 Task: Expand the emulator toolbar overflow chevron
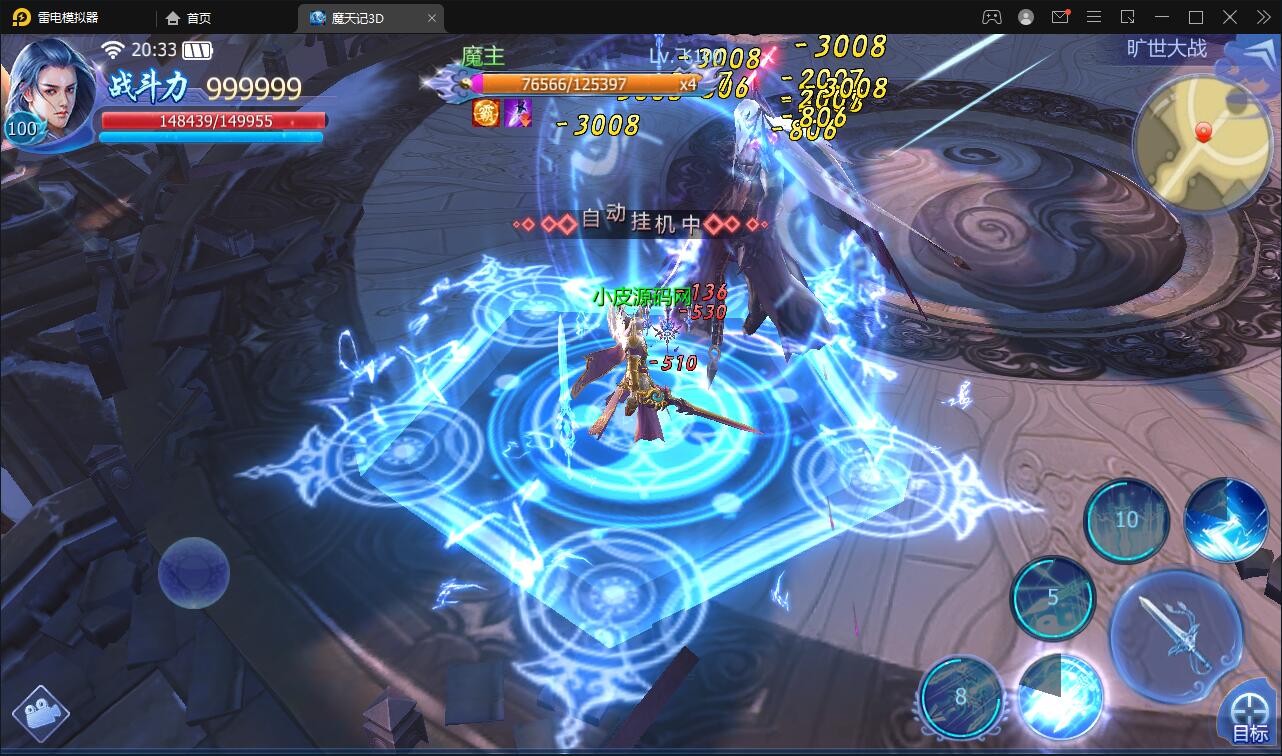click(1262, 17)
